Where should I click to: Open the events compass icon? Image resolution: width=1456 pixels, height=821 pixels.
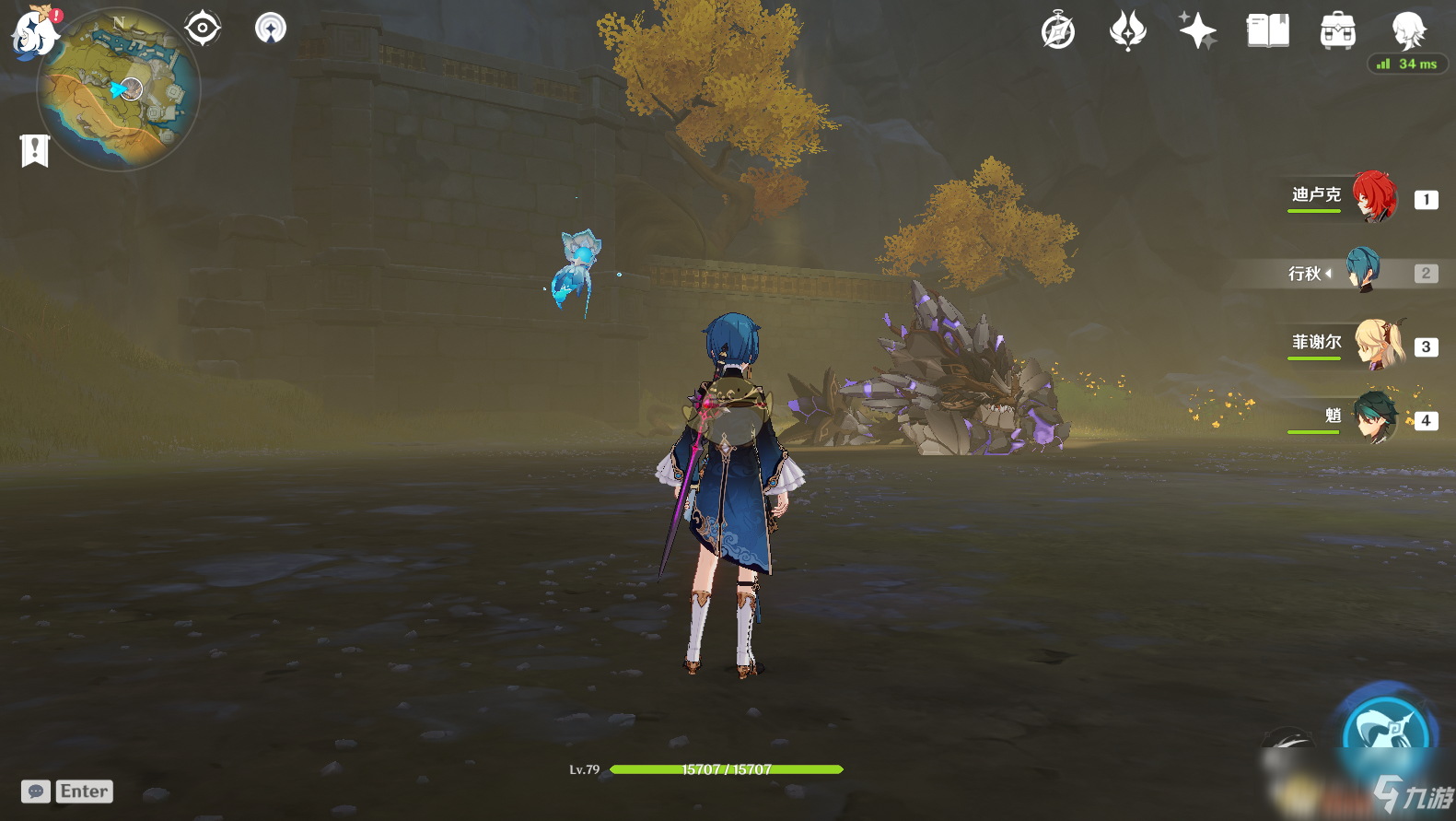point(1058,31)
